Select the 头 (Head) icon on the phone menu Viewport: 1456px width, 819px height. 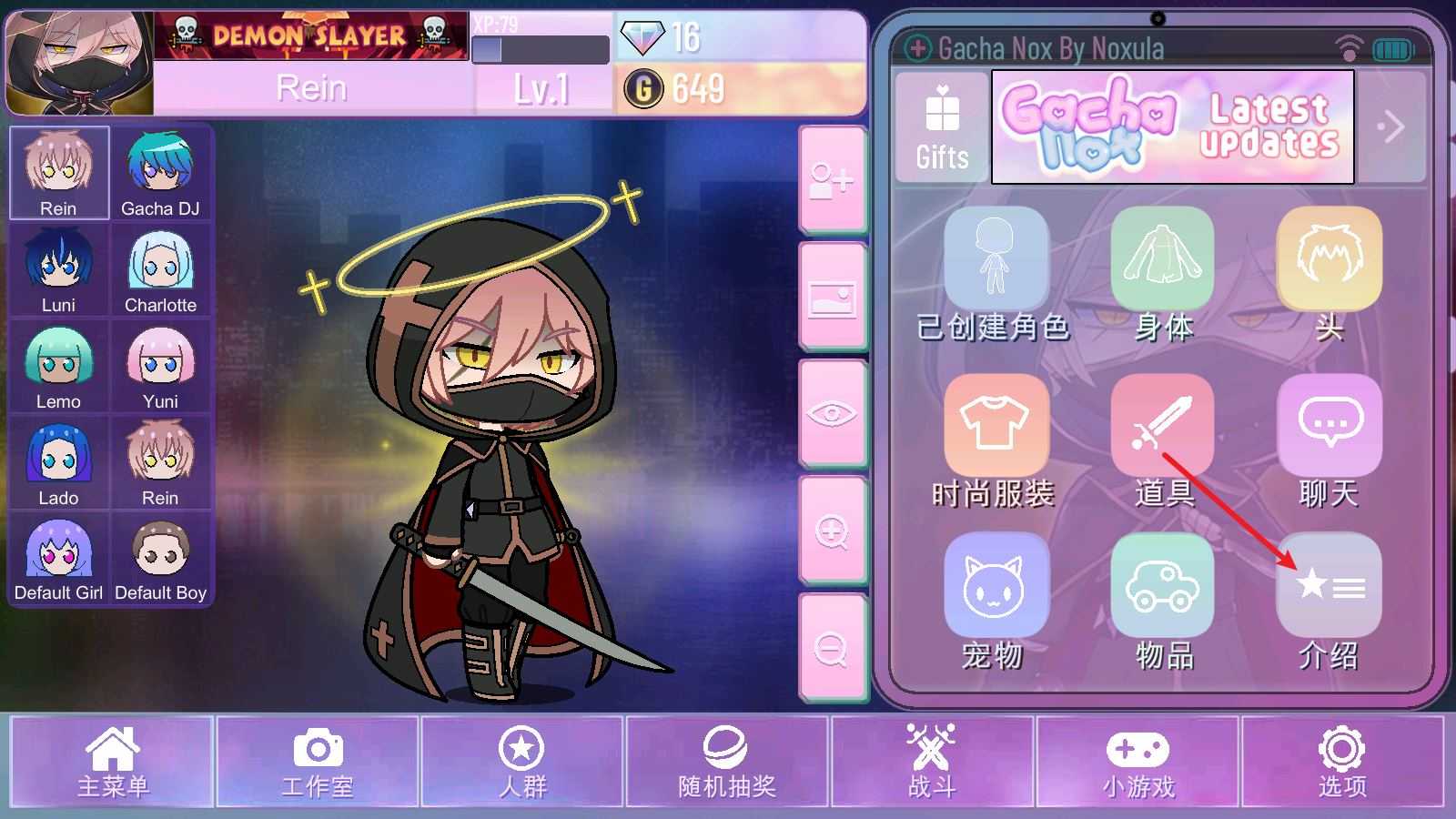pyautogui.click(x=1328, y=259)
